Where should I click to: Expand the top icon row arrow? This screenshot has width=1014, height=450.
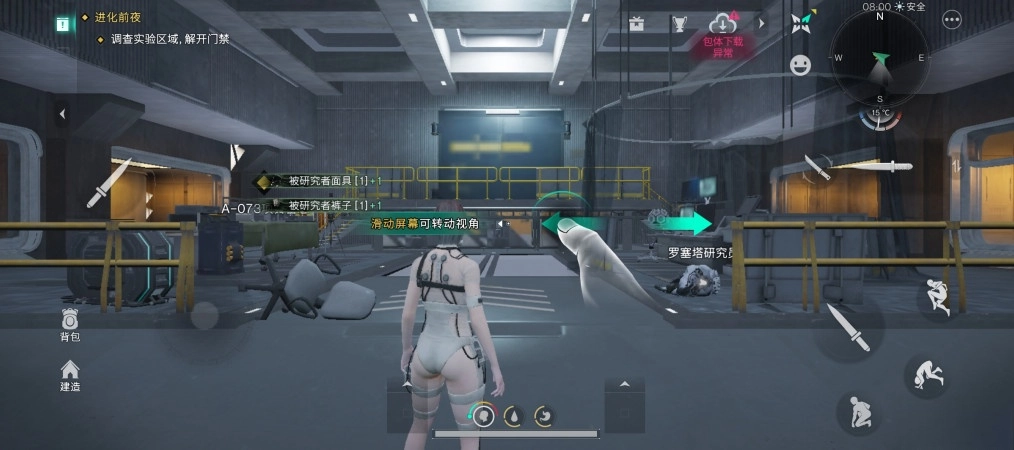coord(761,22)
